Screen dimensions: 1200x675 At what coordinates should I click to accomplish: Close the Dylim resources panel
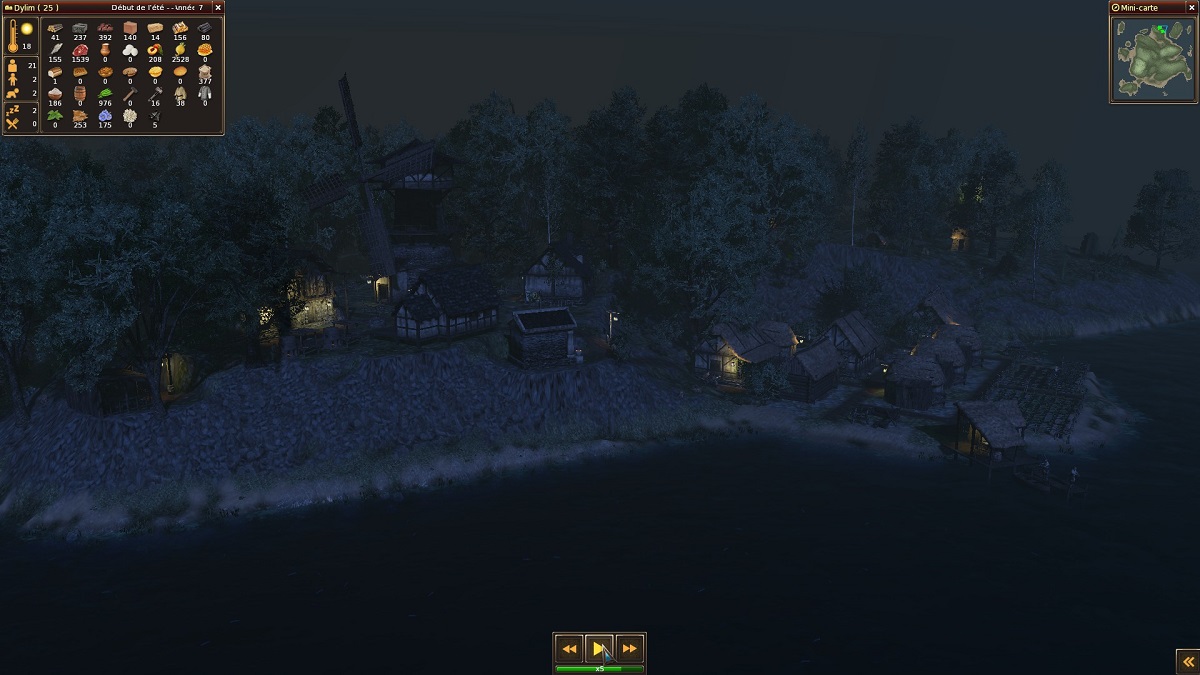pyautogui.click(x=218, y=7)
